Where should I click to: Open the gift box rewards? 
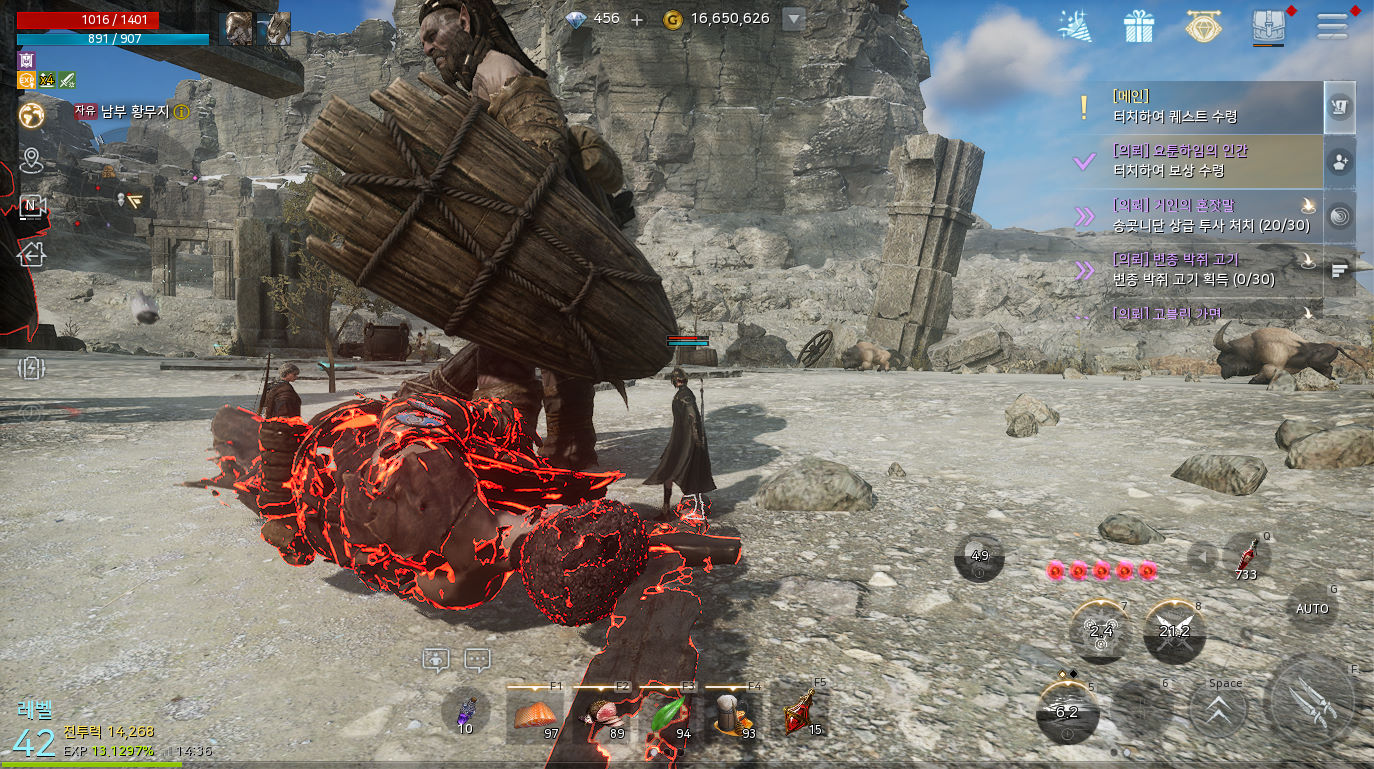(x=1139, y=26)
